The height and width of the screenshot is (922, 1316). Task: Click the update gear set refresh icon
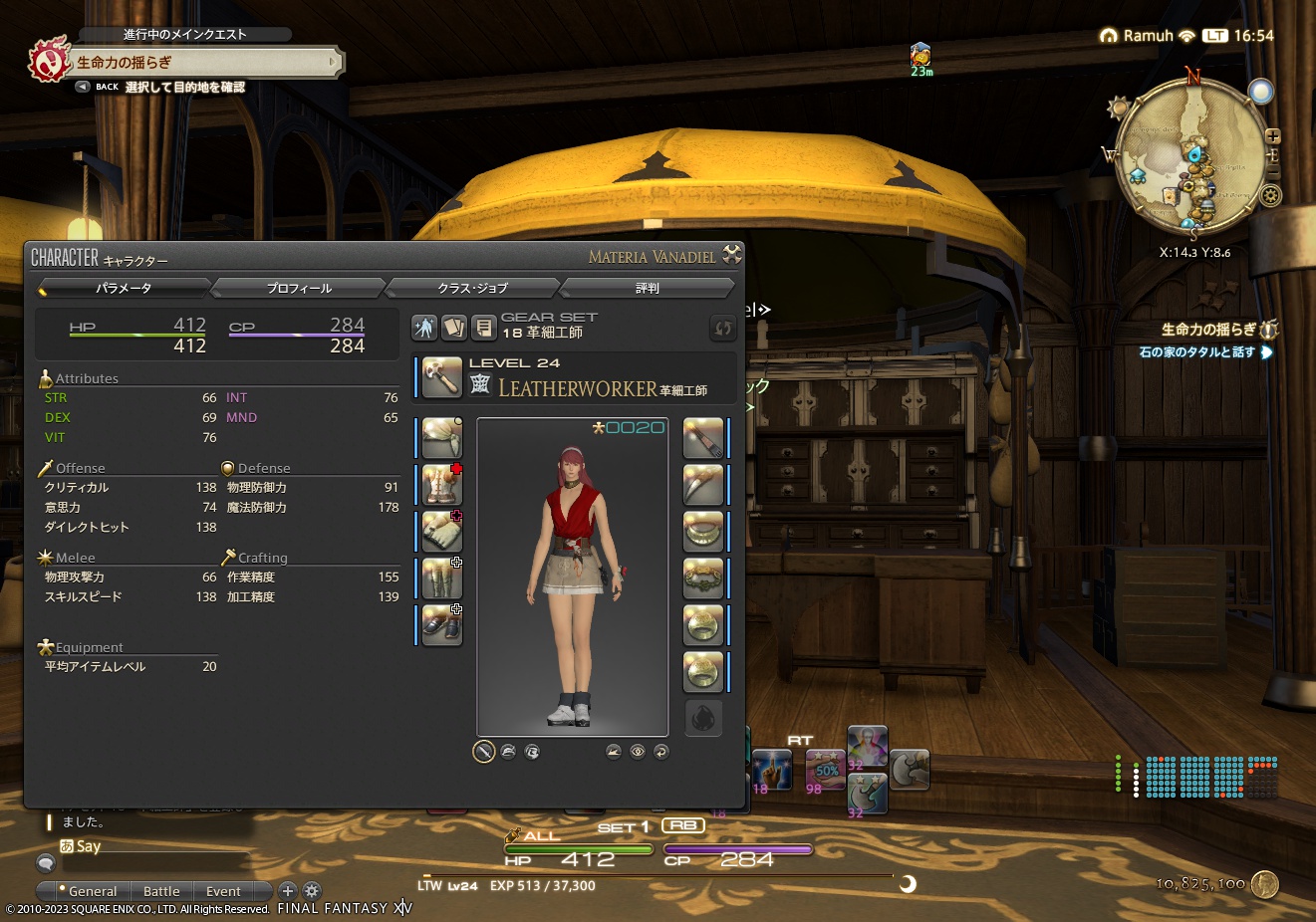722,328
